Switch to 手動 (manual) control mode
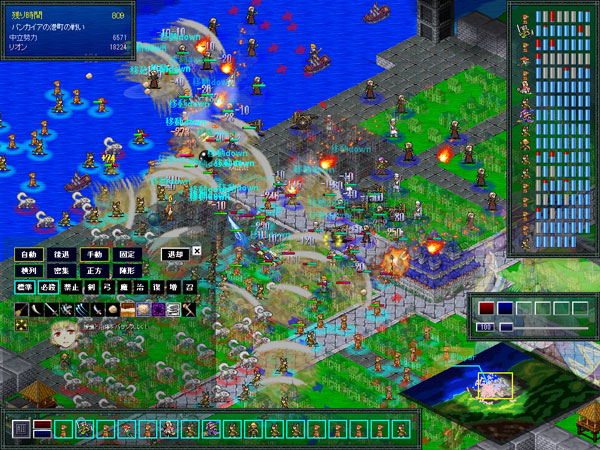 pyautogui.click(x=94, y=254)
